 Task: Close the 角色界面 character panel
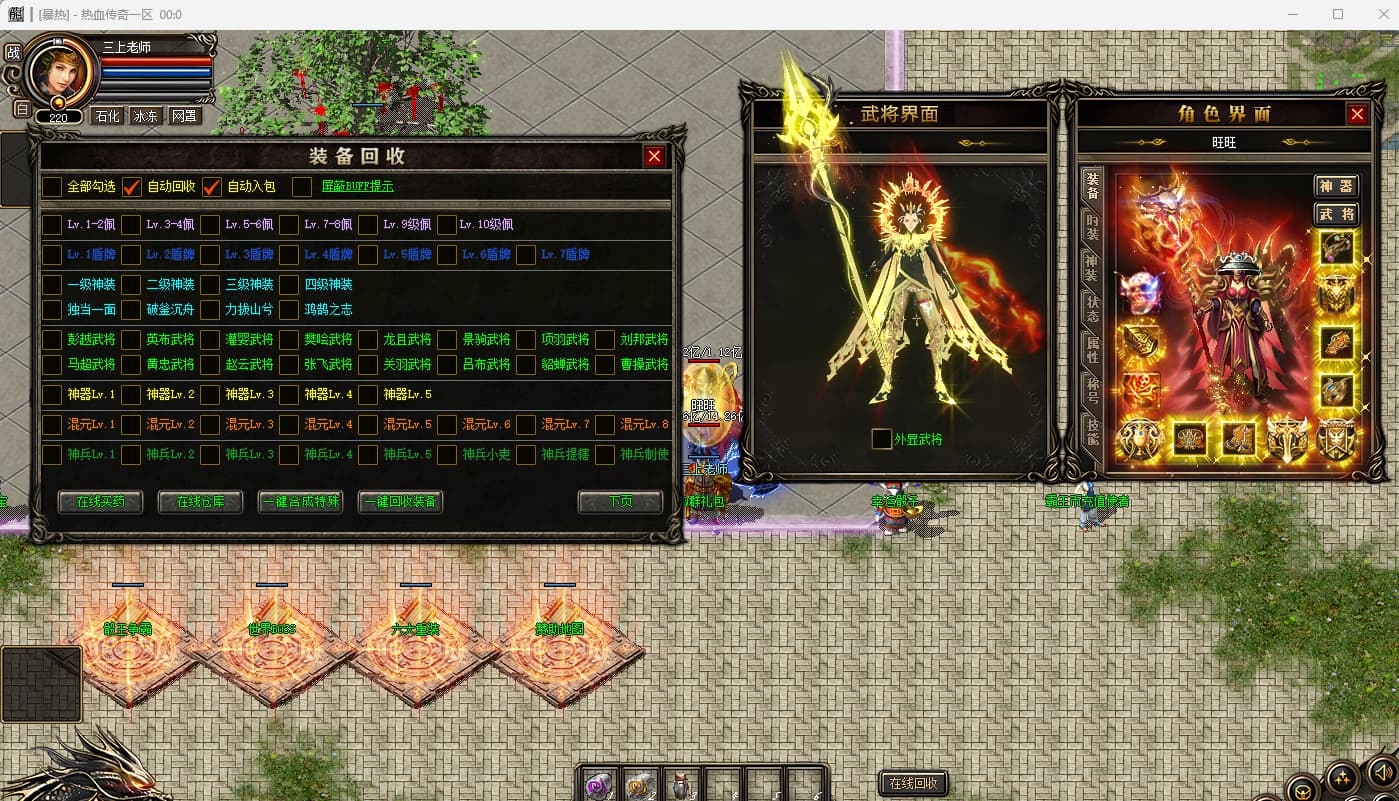click(x=1357, y=114)
